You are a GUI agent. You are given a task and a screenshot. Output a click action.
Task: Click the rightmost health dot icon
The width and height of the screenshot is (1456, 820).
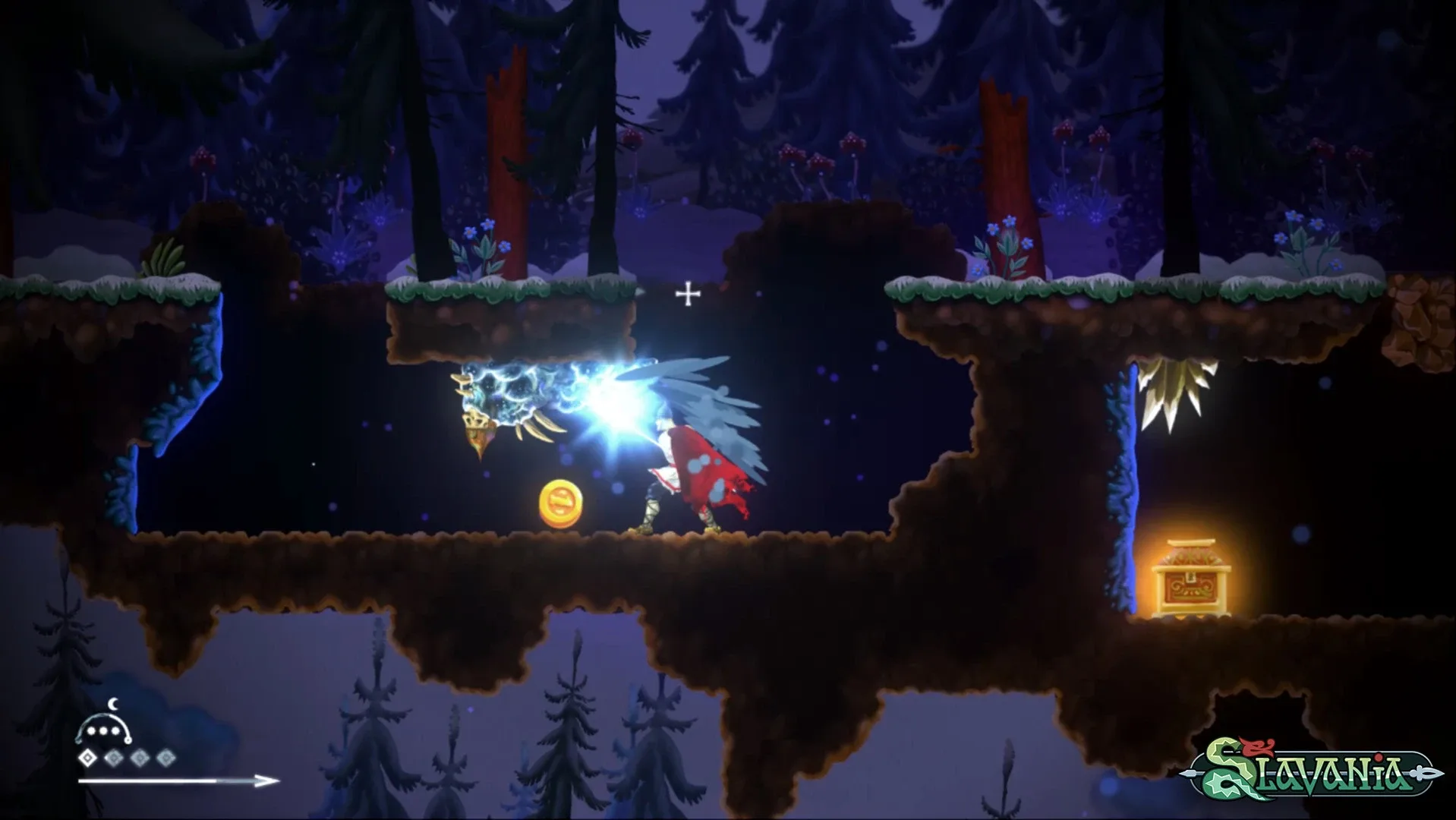(x=115, y=731)
